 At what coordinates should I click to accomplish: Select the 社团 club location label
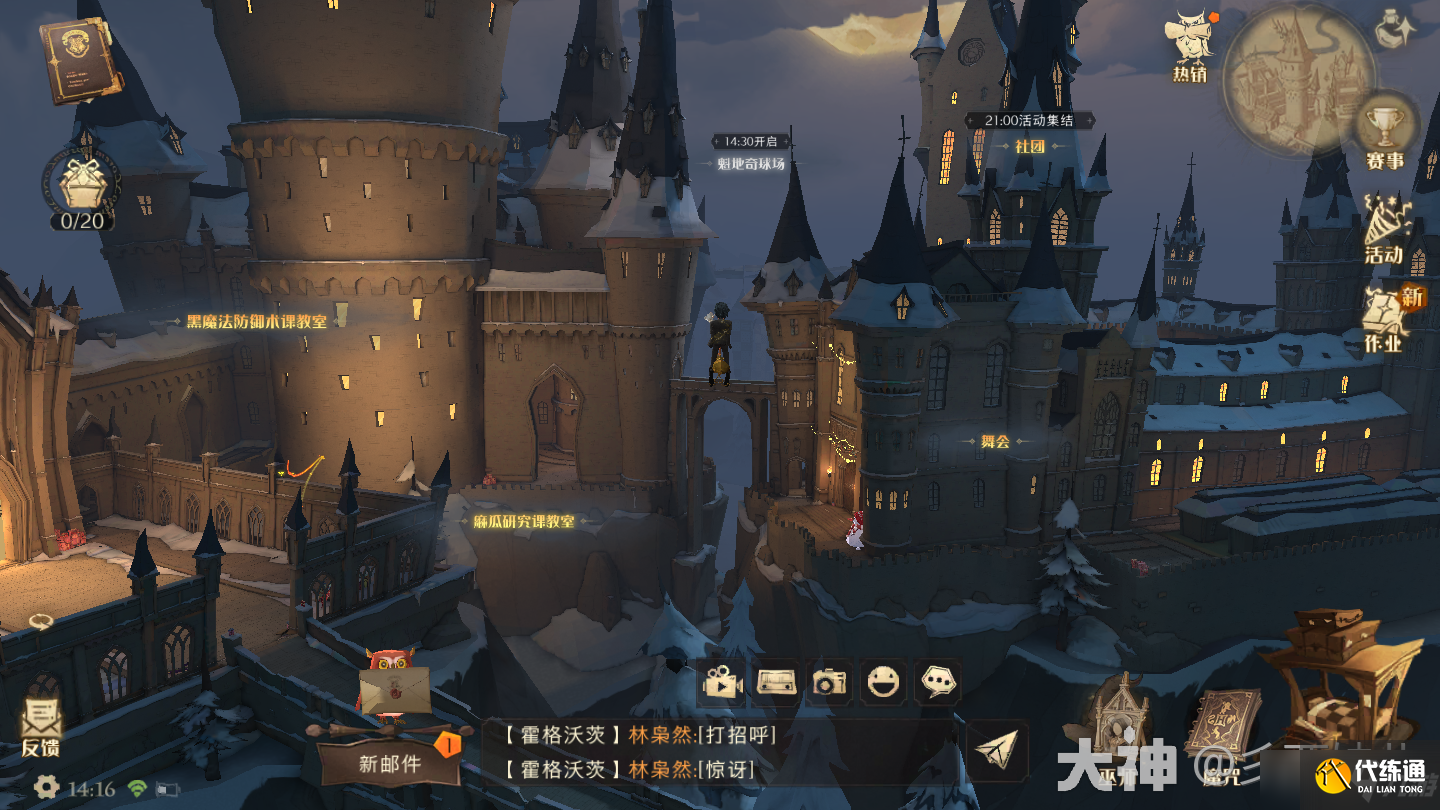(1029, 146)
